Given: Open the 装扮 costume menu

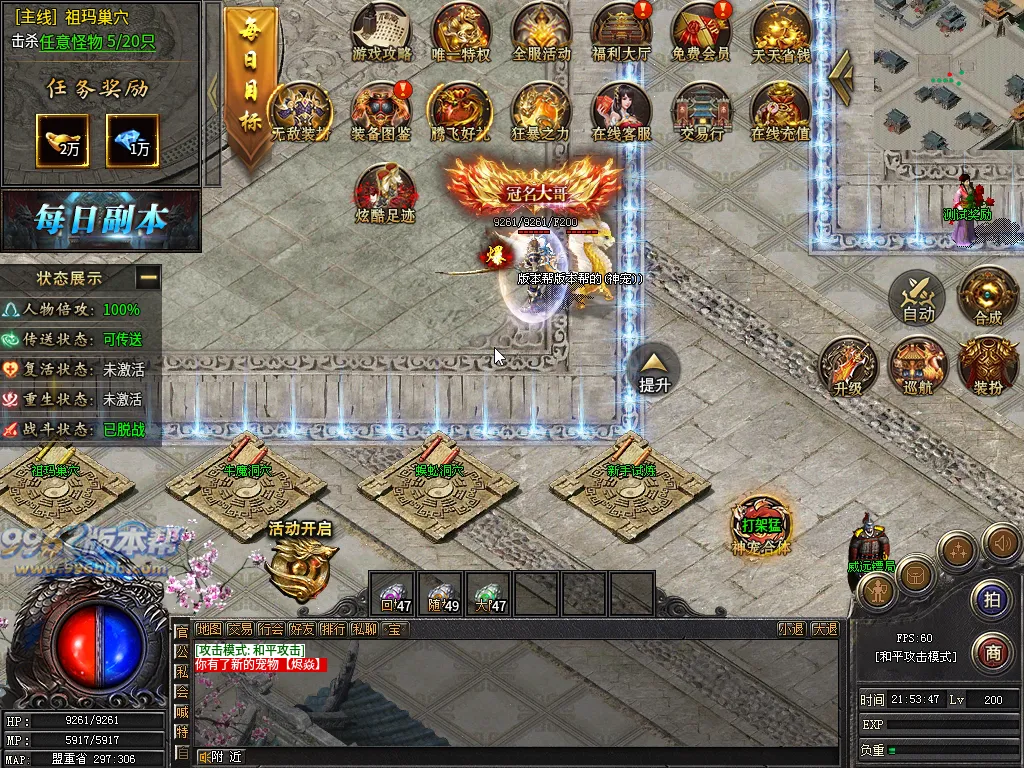Looking at the screenshot, I should (x=988, y=367).
